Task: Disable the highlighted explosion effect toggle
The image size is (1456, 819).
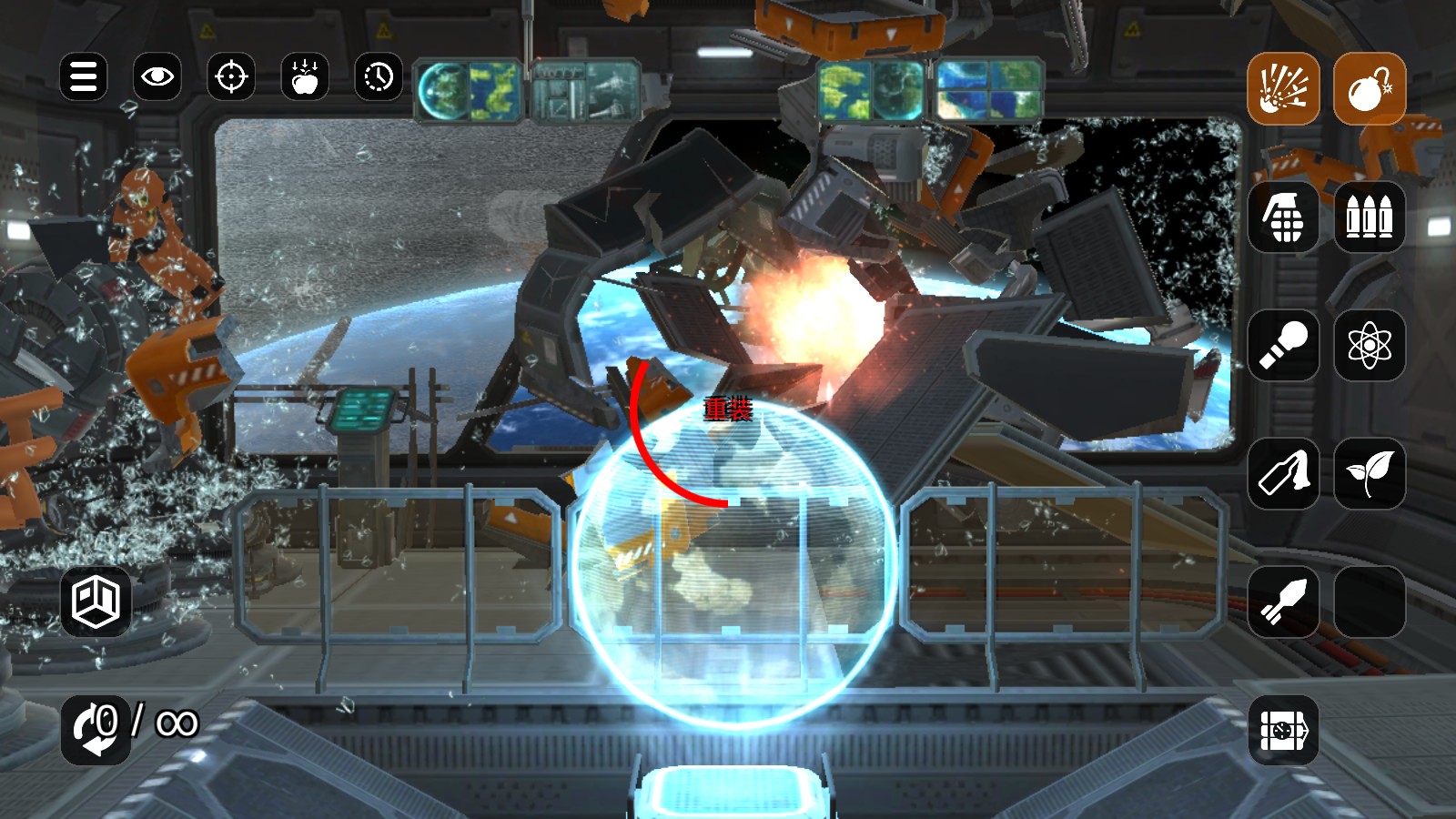Action: tap(1284, 88)
